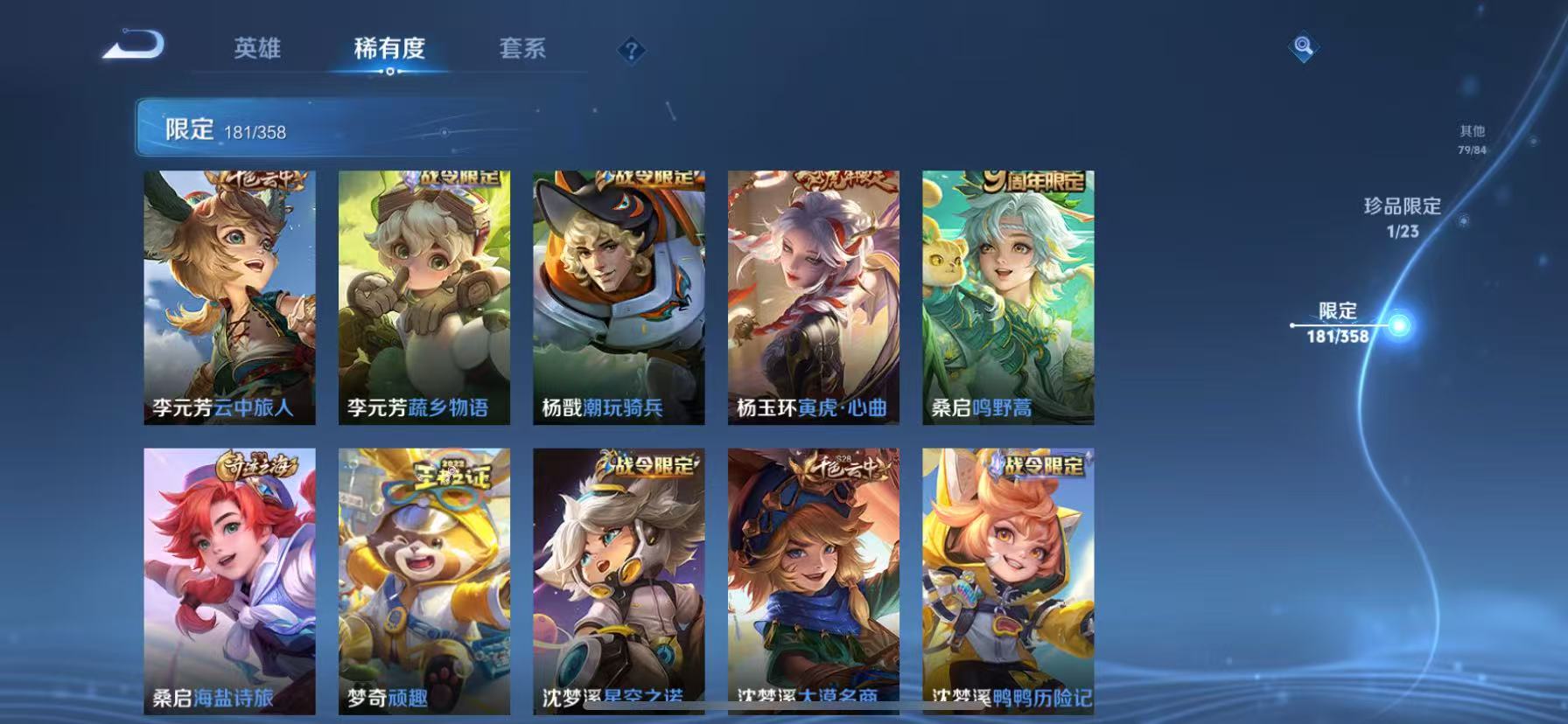Image resolution: width=1568 pixels, height=724 pixels.
Task: Switch to the 套系 tab
Action: [x=523, y=50]
